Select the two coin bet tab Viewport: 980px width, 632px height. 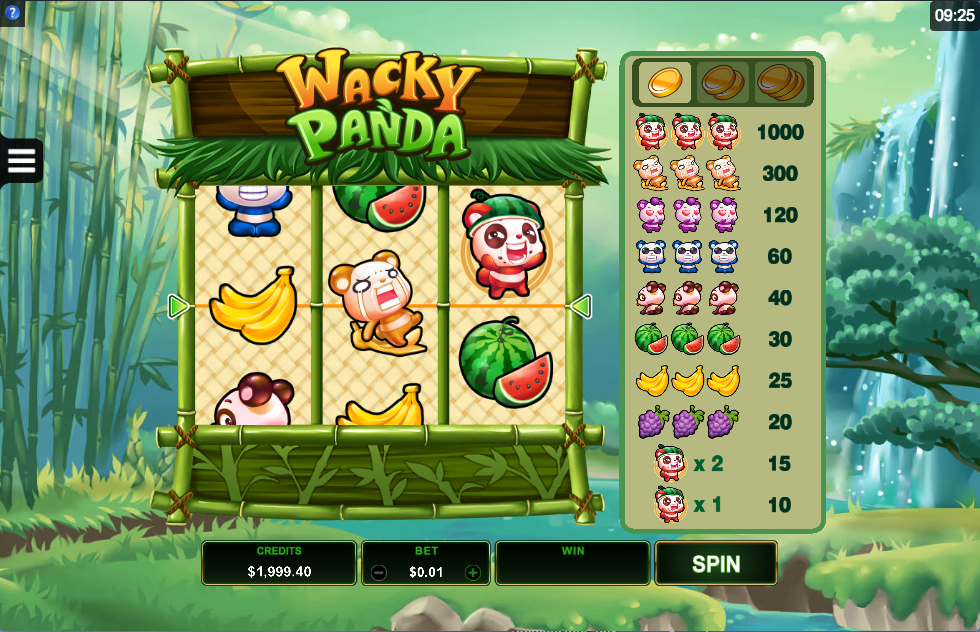coord(722,82)
